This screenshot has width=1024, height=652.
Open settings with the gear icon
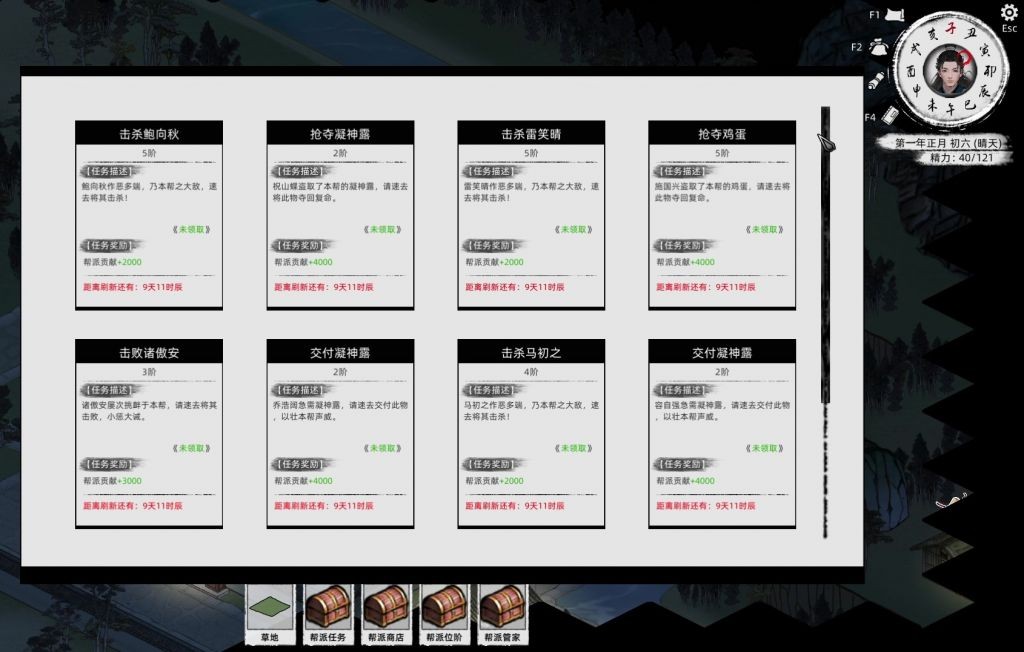coord(1009,13)
